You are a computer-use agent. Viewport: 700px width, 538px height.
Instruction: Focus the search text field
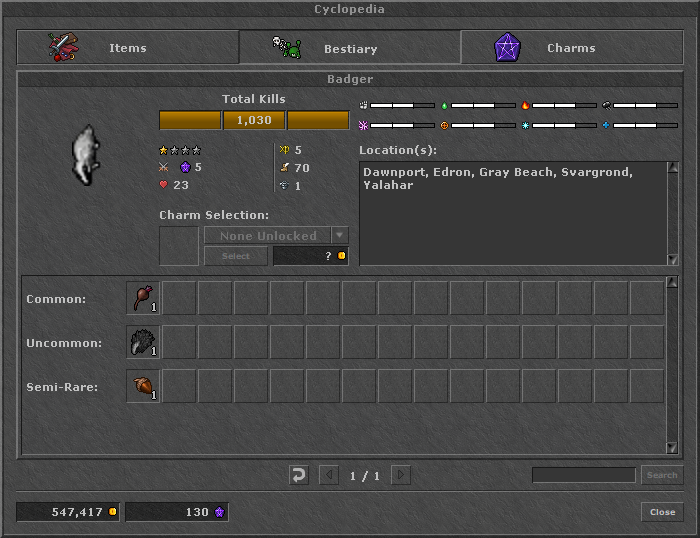583,475
